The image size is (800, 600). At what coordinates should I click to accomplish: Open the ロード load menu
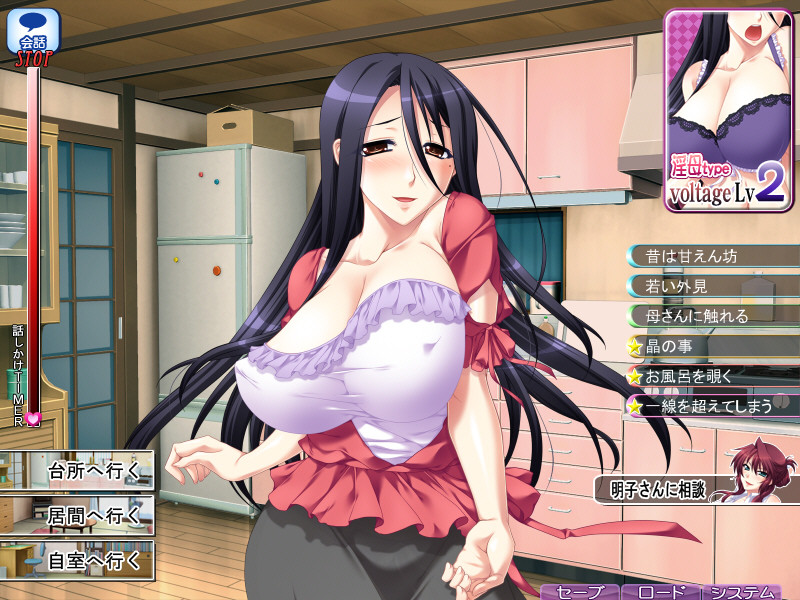point(660,591)
